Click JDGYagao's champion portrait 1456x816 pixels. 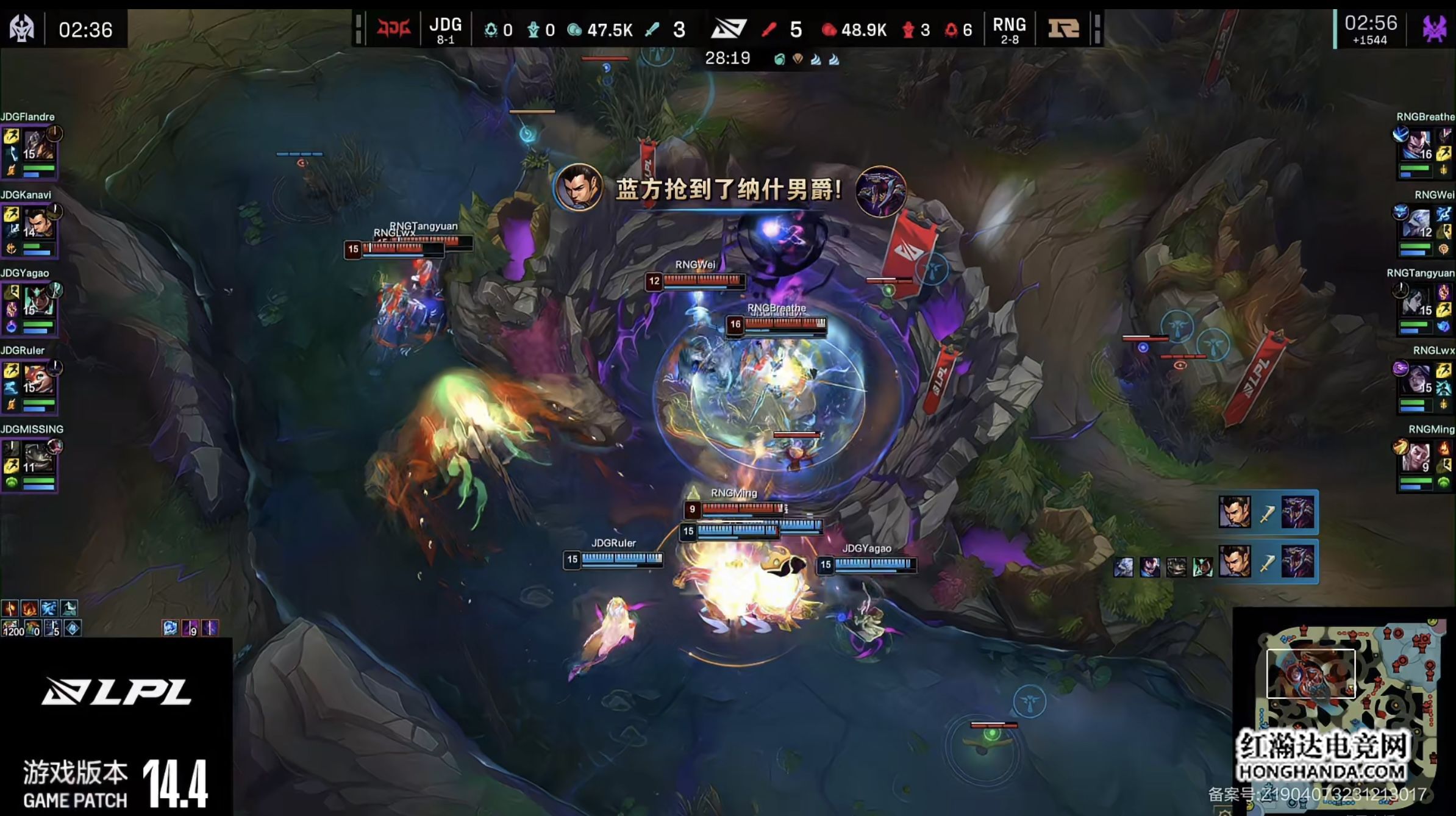pos(38,301)
